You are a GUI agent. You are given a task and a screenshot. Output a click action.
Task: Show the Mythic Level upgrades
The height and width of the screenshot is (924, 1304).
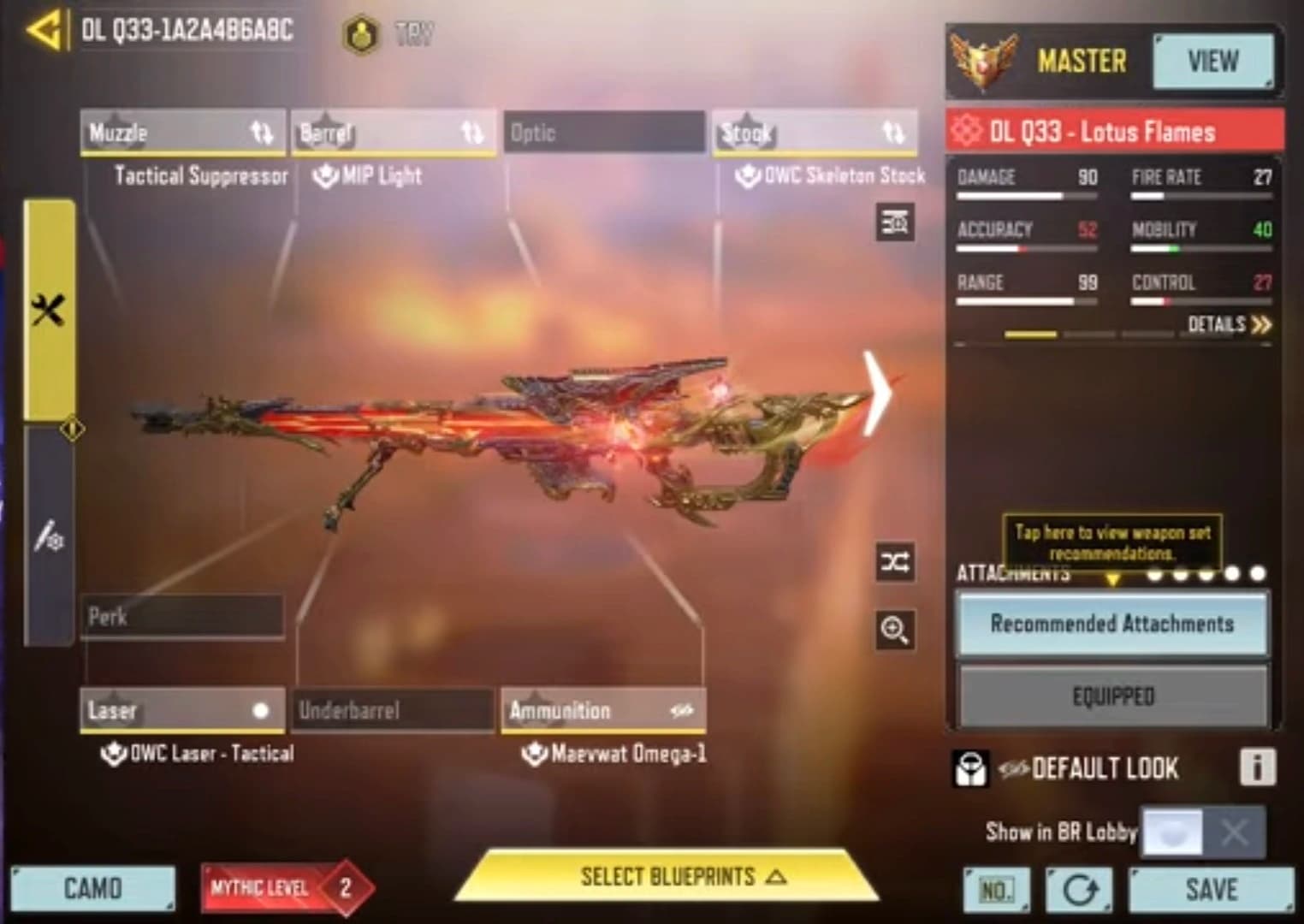point(287,888)
